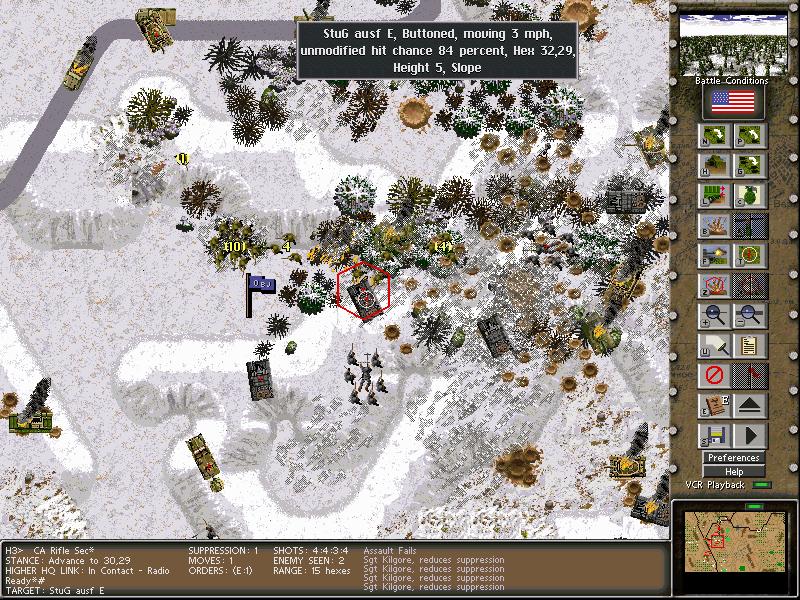The width and height of the screenshot is (800, 600).
Task: Open the Preferences menu
Action: point(733,458)
